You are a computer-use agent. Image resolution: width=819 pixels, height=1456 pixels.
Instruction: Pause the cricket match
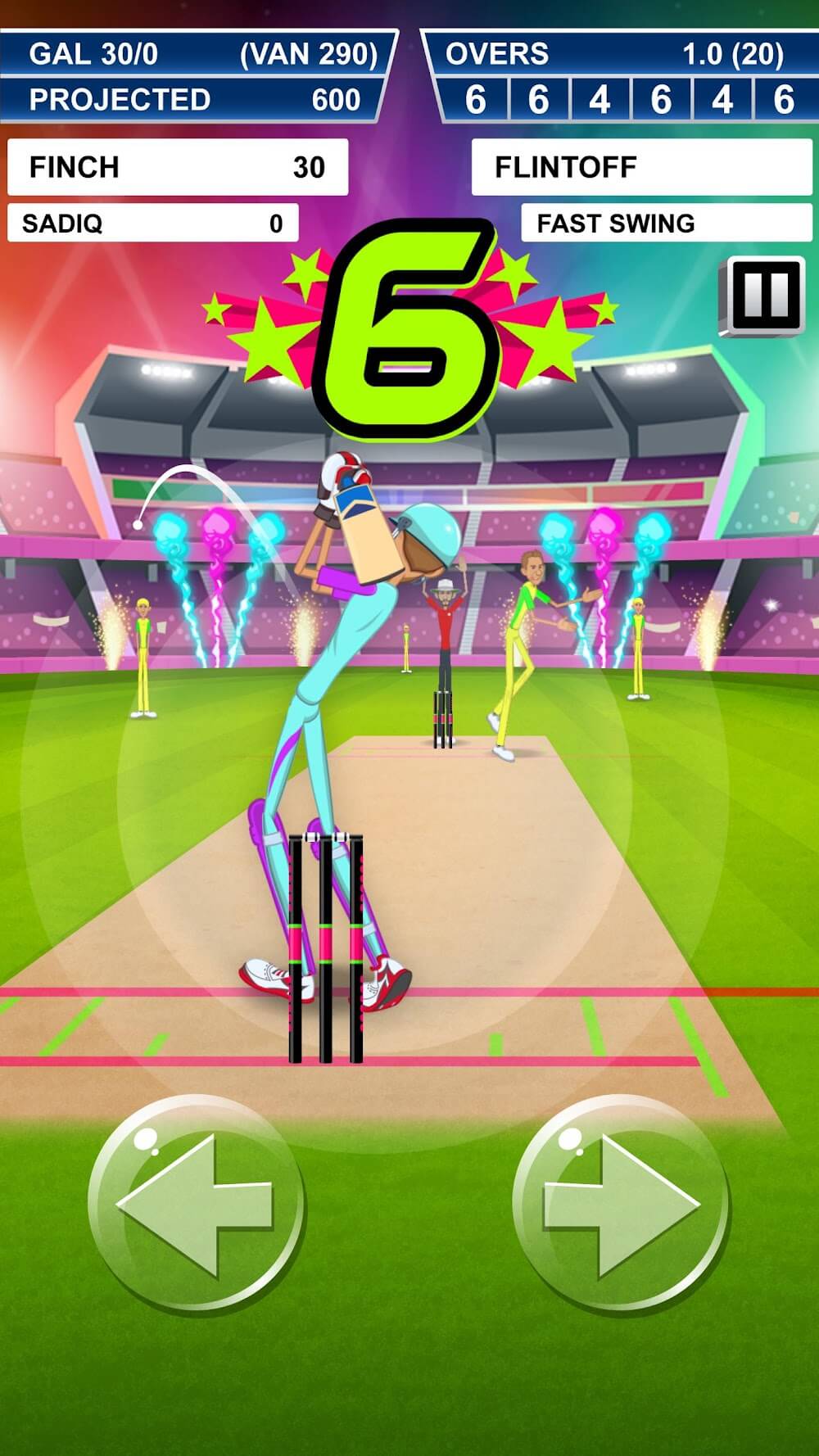point(762,296)
